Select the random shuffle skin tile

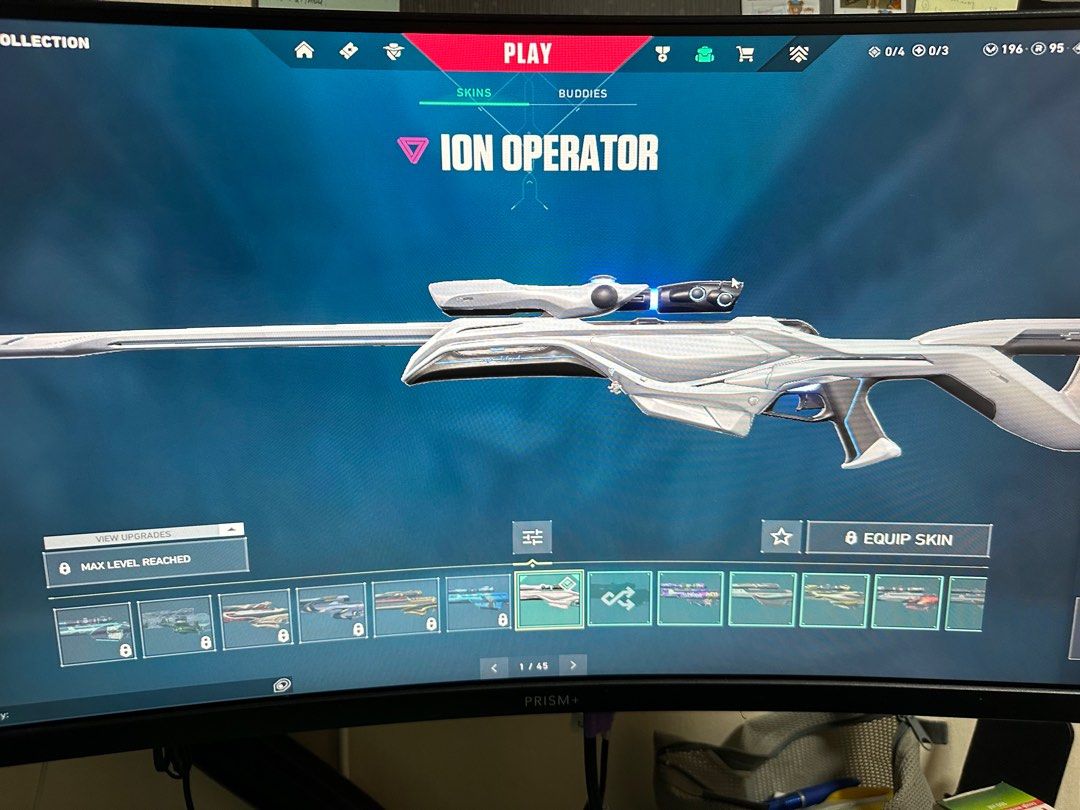tap(620, 598)
